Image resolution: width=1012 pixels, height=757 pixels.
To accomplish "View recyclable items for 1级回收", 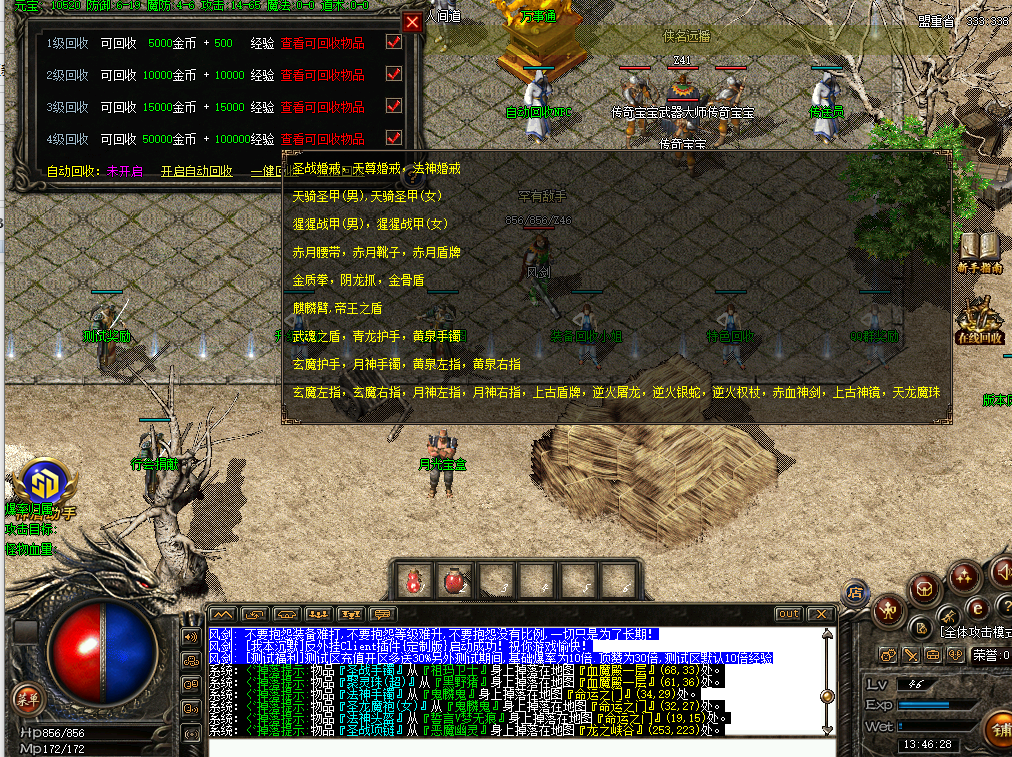I will coord(322,44).
